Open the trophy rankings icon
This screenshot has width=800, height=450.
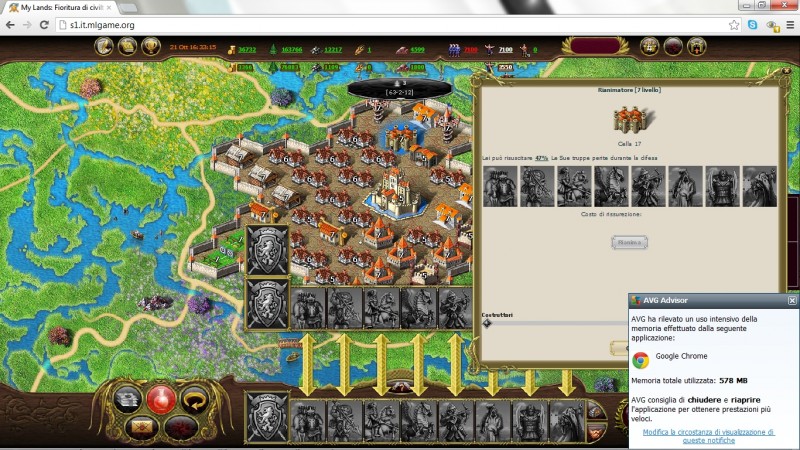click(x=151, y=46)
